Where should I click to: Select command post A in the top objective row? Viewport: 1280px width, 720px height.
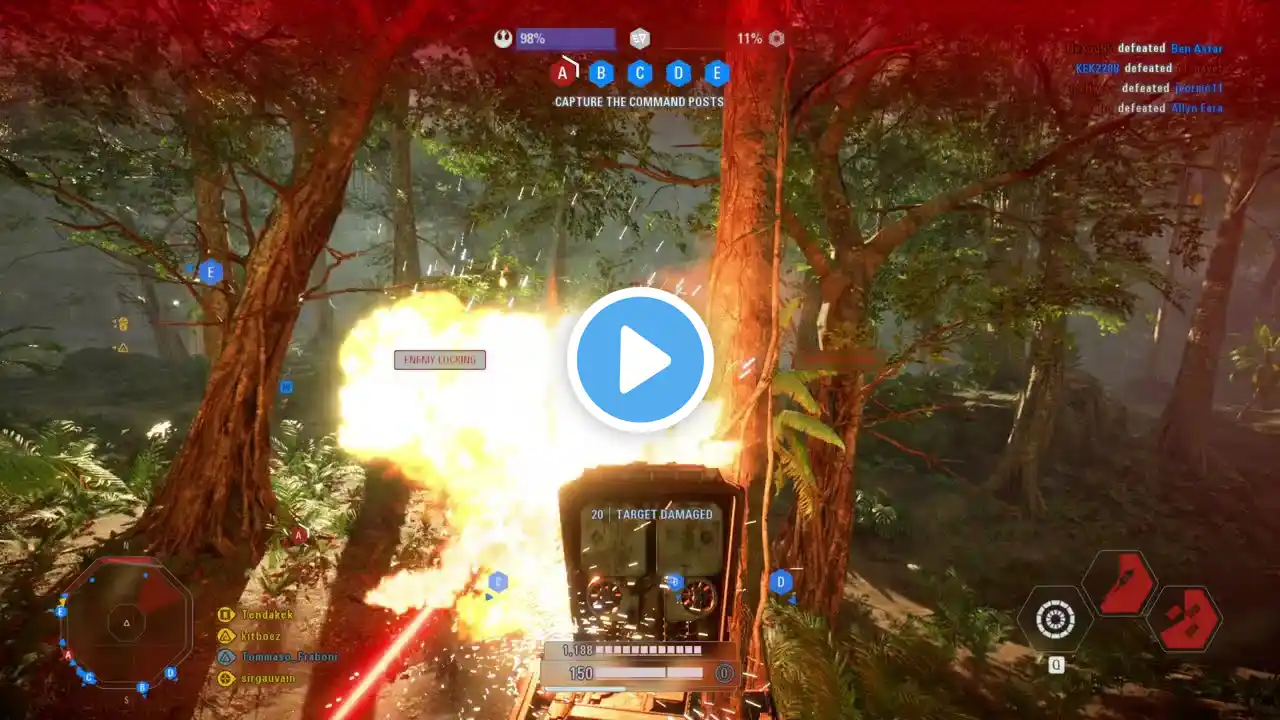tap(563, 73)
